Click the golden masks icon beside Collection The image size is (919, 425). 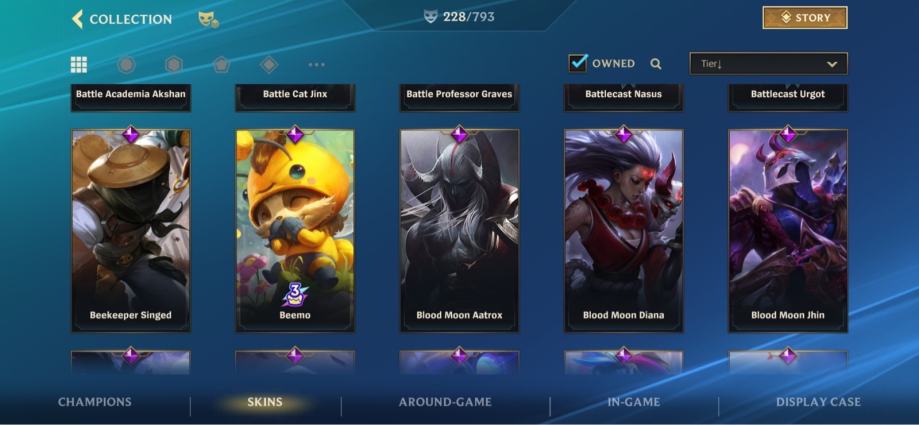(208, 19)
